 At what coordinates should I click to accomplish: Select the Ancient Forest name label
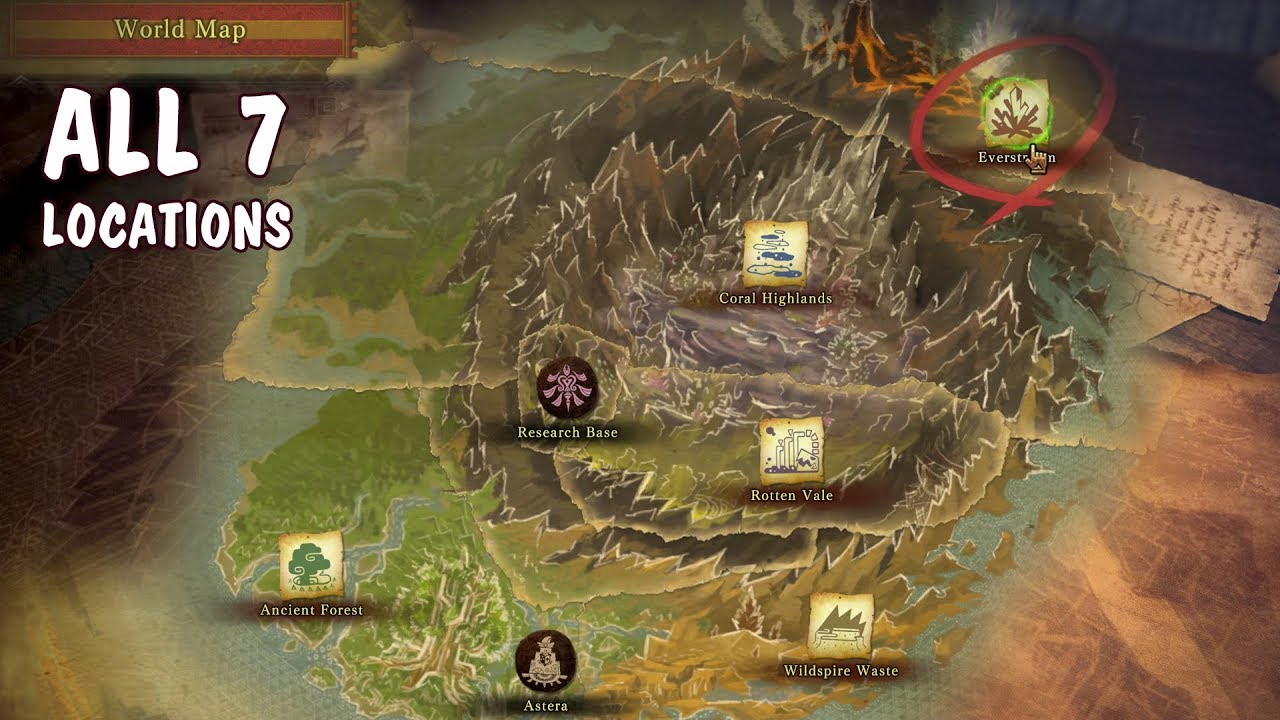[311, 608]
